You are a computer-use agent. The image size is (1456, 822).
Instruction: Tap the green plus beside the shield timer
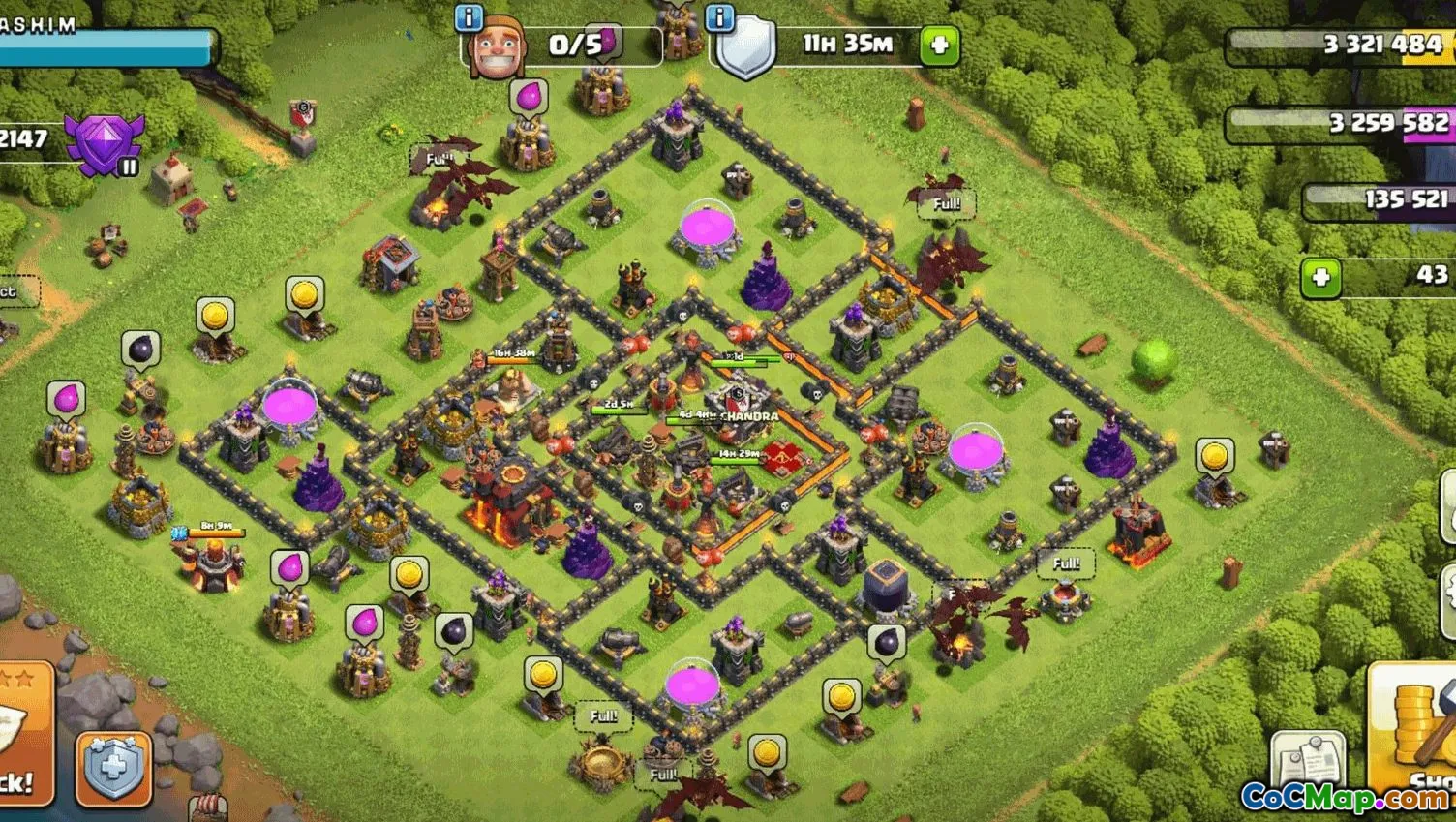point(939,45)
